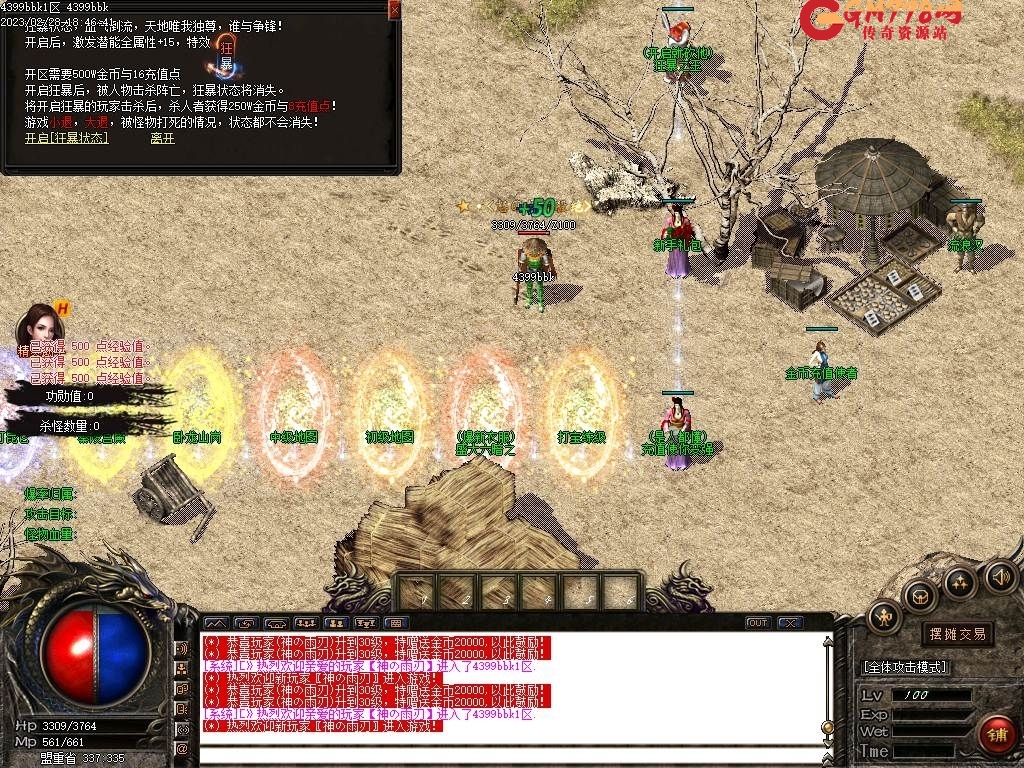Click the chat scrollbar's round handle
This screenshot has height=768, width=1024.
coord(827,727)
